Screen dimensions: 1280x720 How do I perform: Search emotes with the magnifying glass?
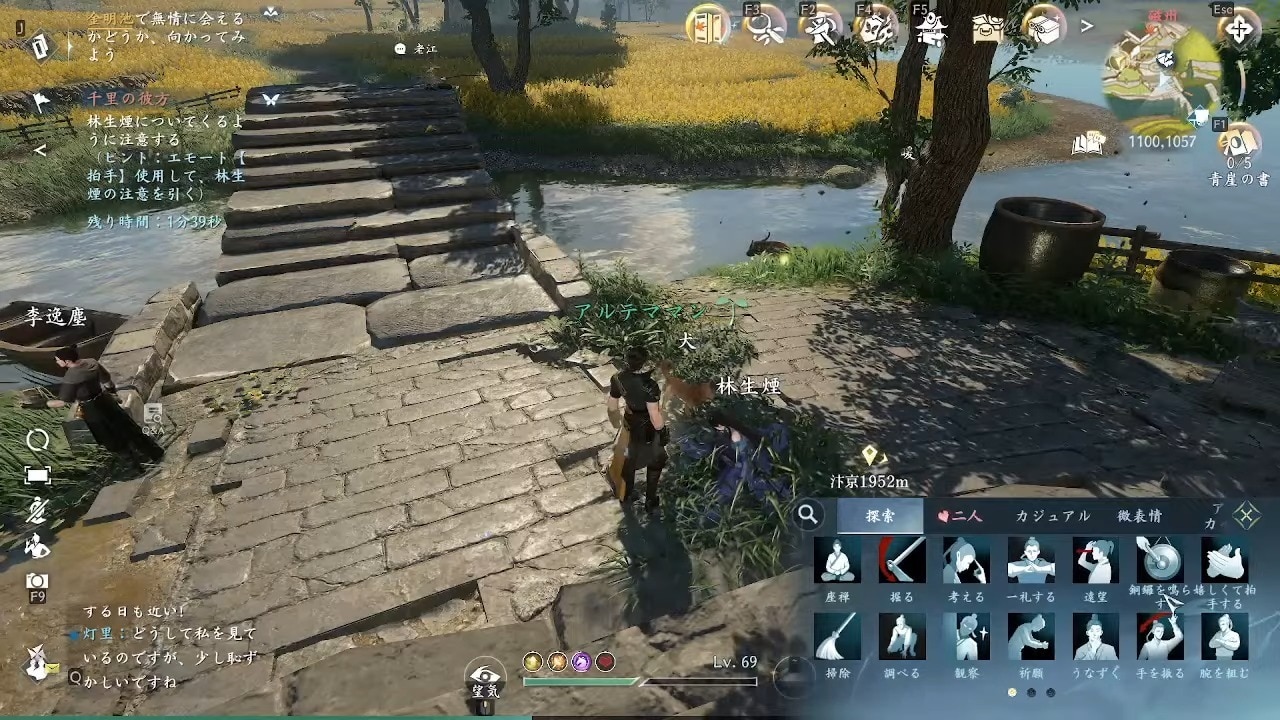[x=808, y=515]
